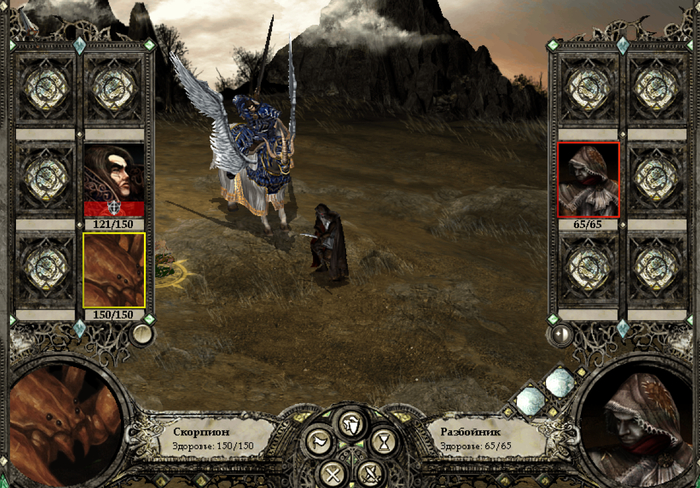Hit the Retreat white flag button
Viewport: 700px width, 488px height.
click(x=318, y=443)
